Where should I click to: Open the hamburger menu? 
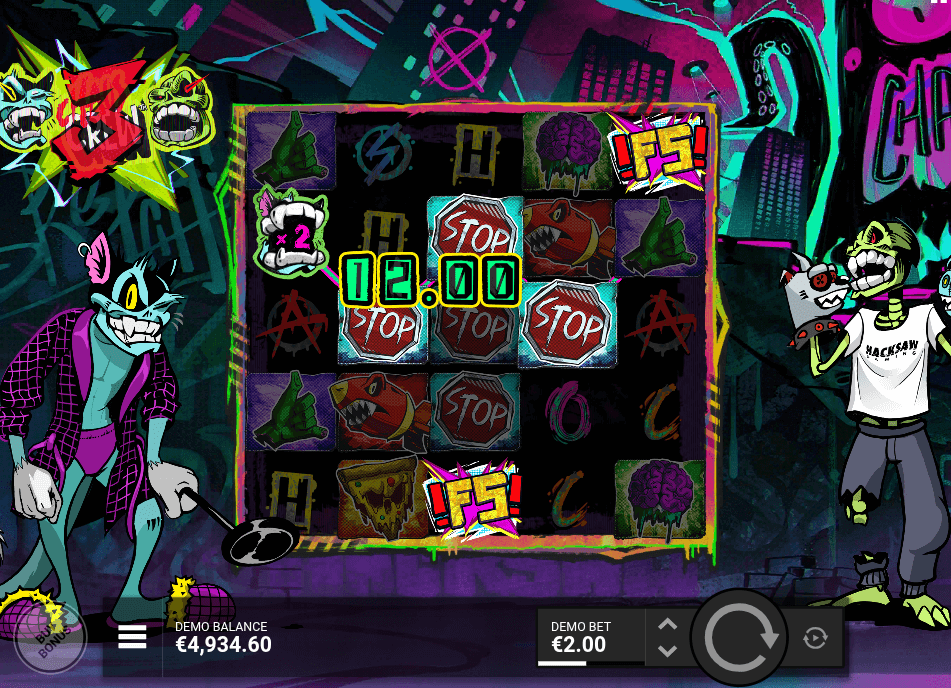point(132,637)
